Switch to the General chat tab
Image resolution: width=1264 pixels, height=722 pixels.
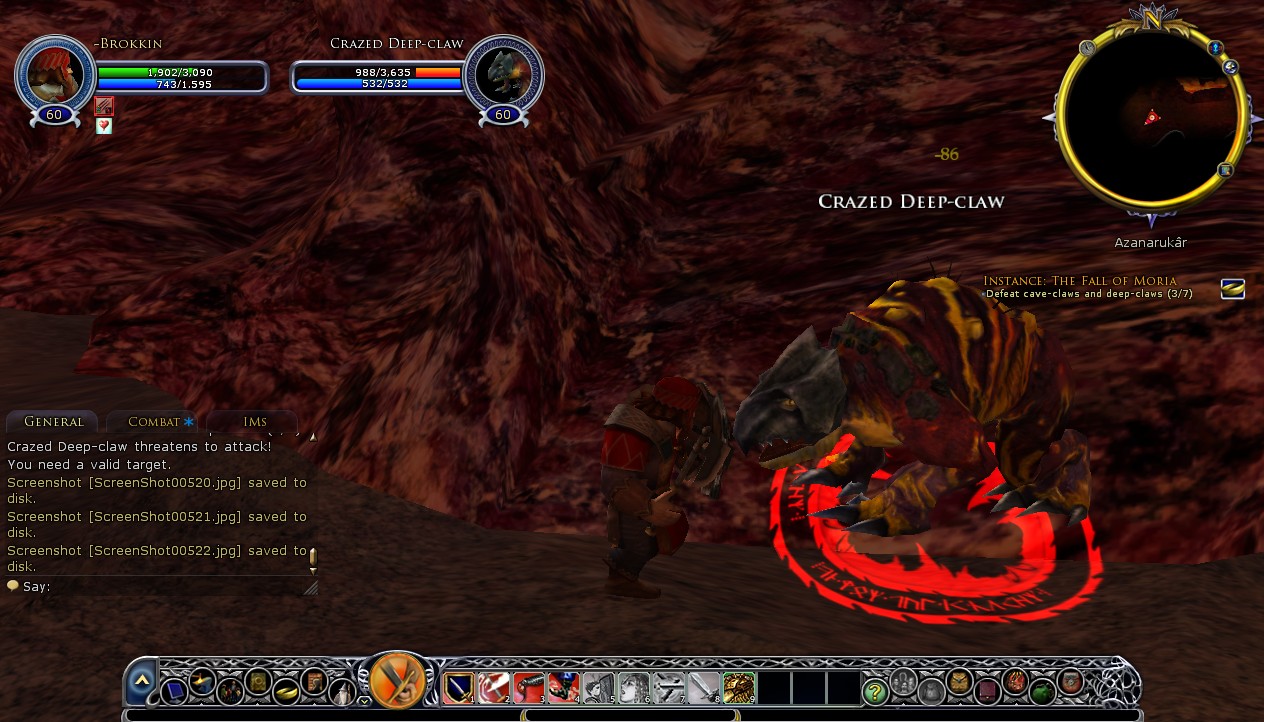coord(54,422)
